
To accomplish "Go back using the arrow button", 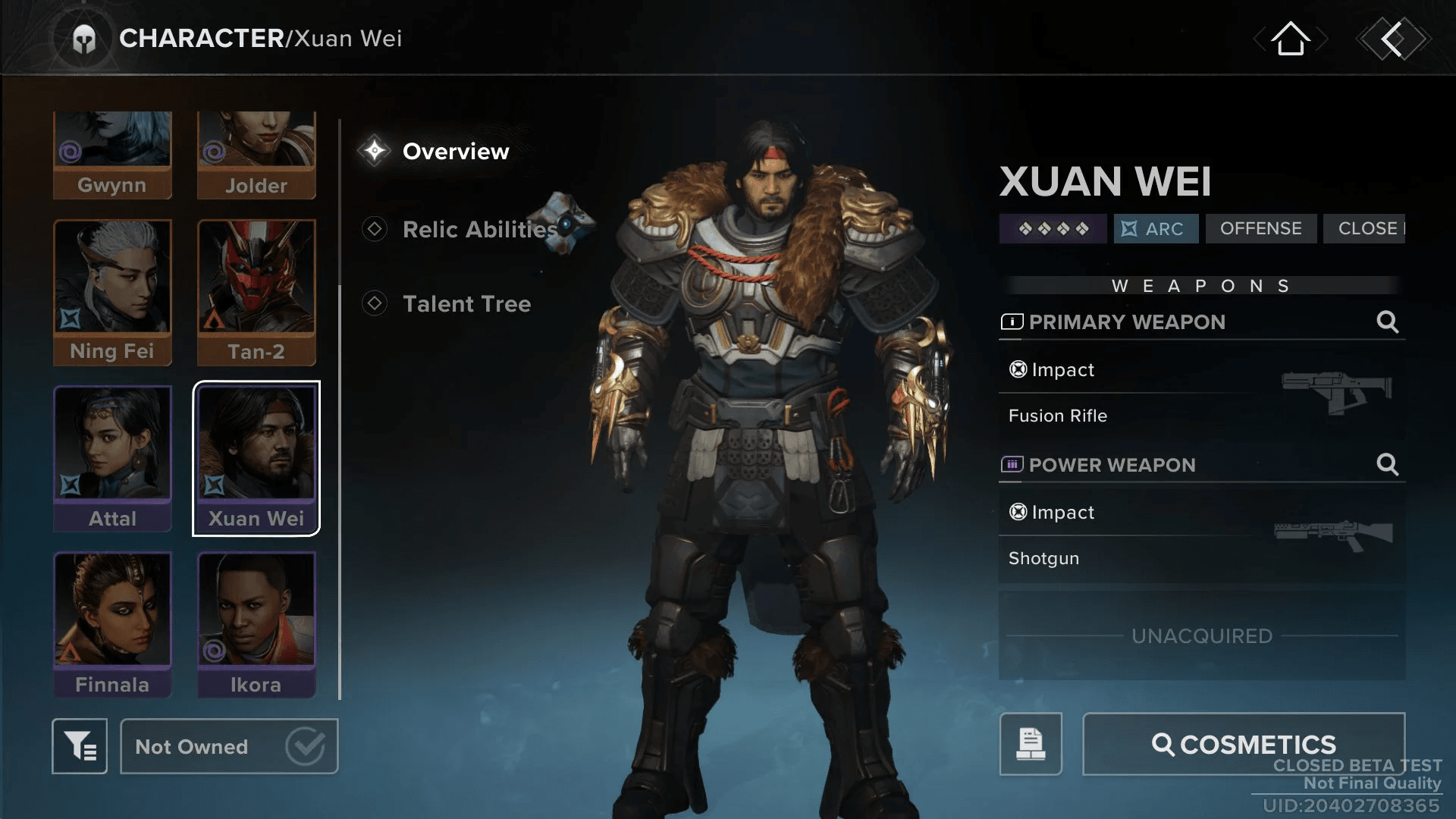I will [1393, 39].
